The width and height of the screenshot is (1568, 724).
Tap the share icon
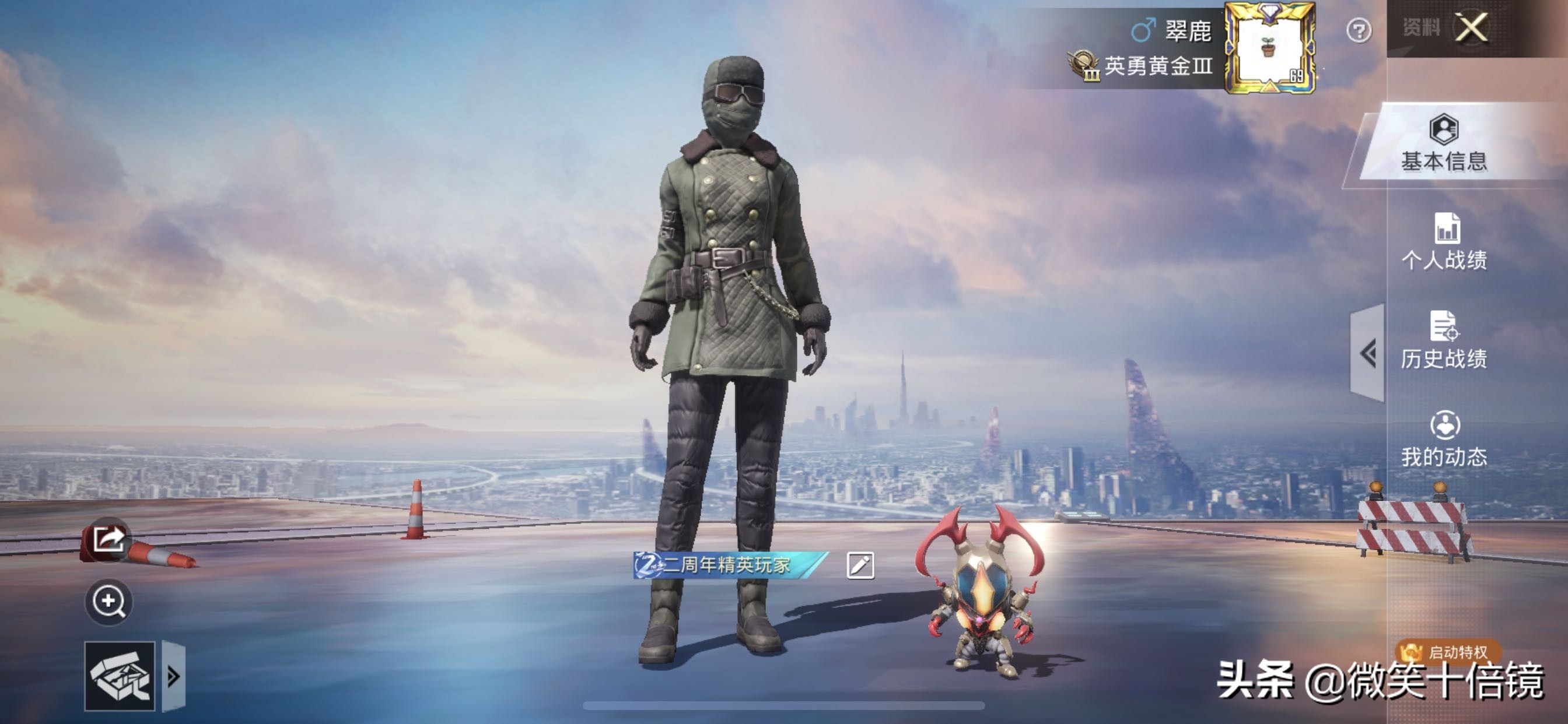pyautogui.click(x=108, y=539)
